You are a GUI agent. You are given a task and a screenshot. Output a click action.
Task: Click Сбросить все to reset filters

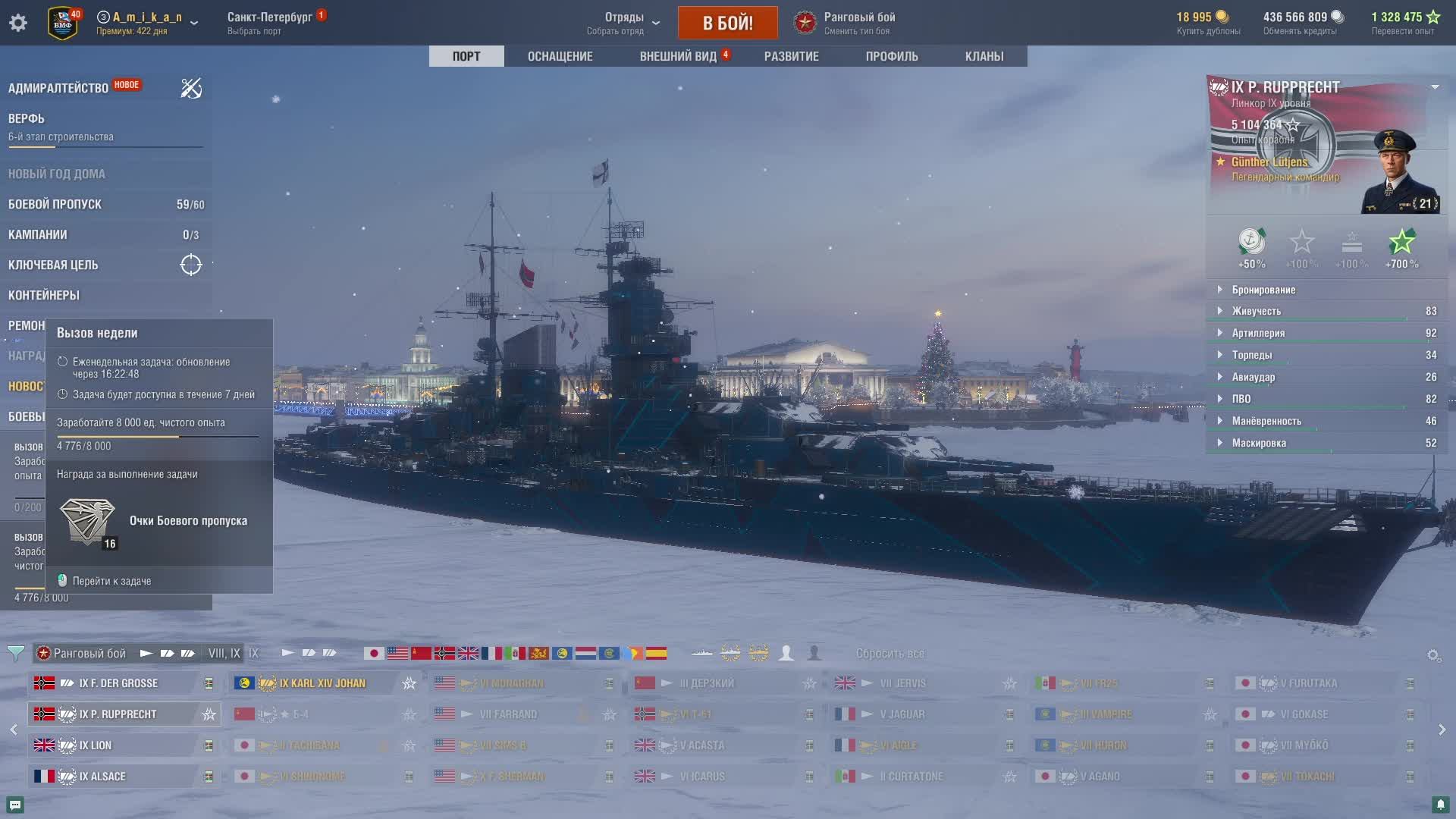890,653
